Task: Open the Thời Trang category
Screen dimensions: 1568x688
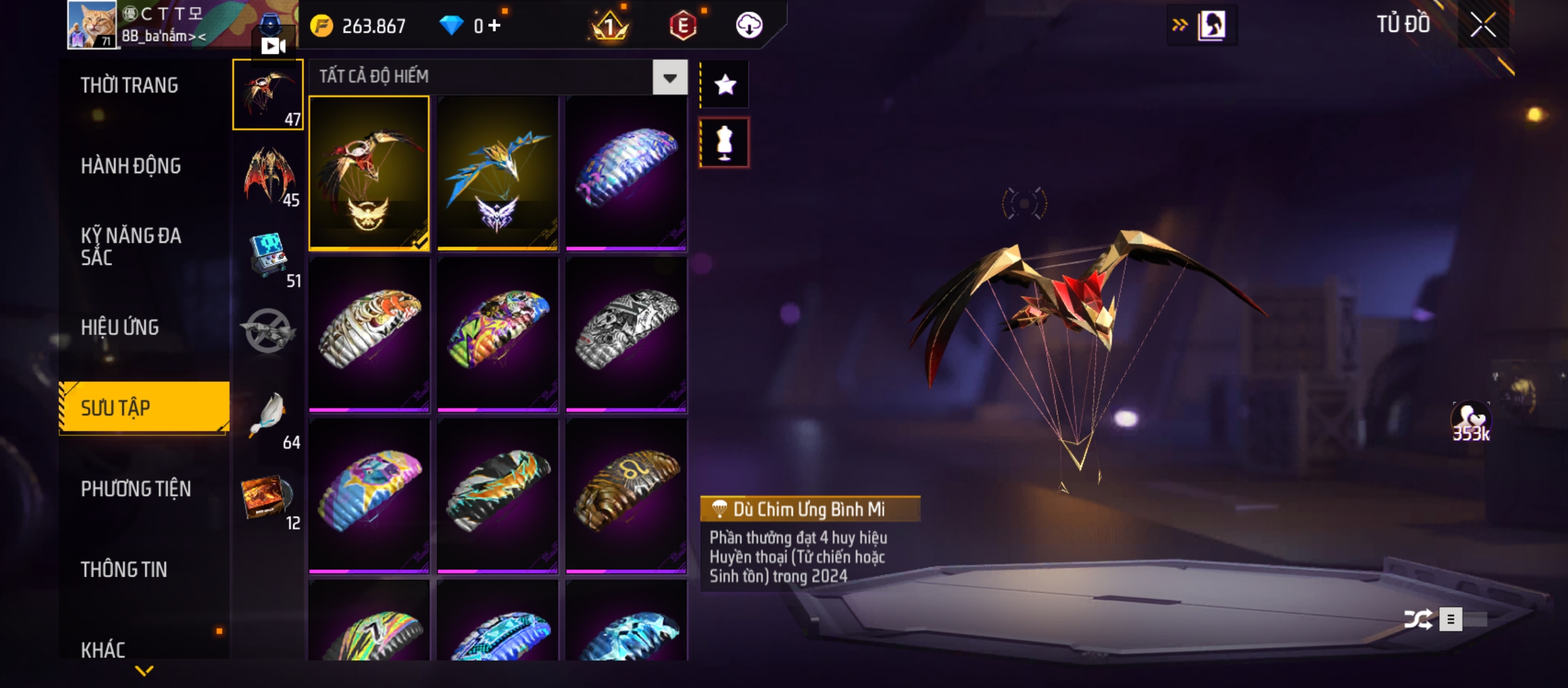Action: pyautogui.click(x=129, y=85)
